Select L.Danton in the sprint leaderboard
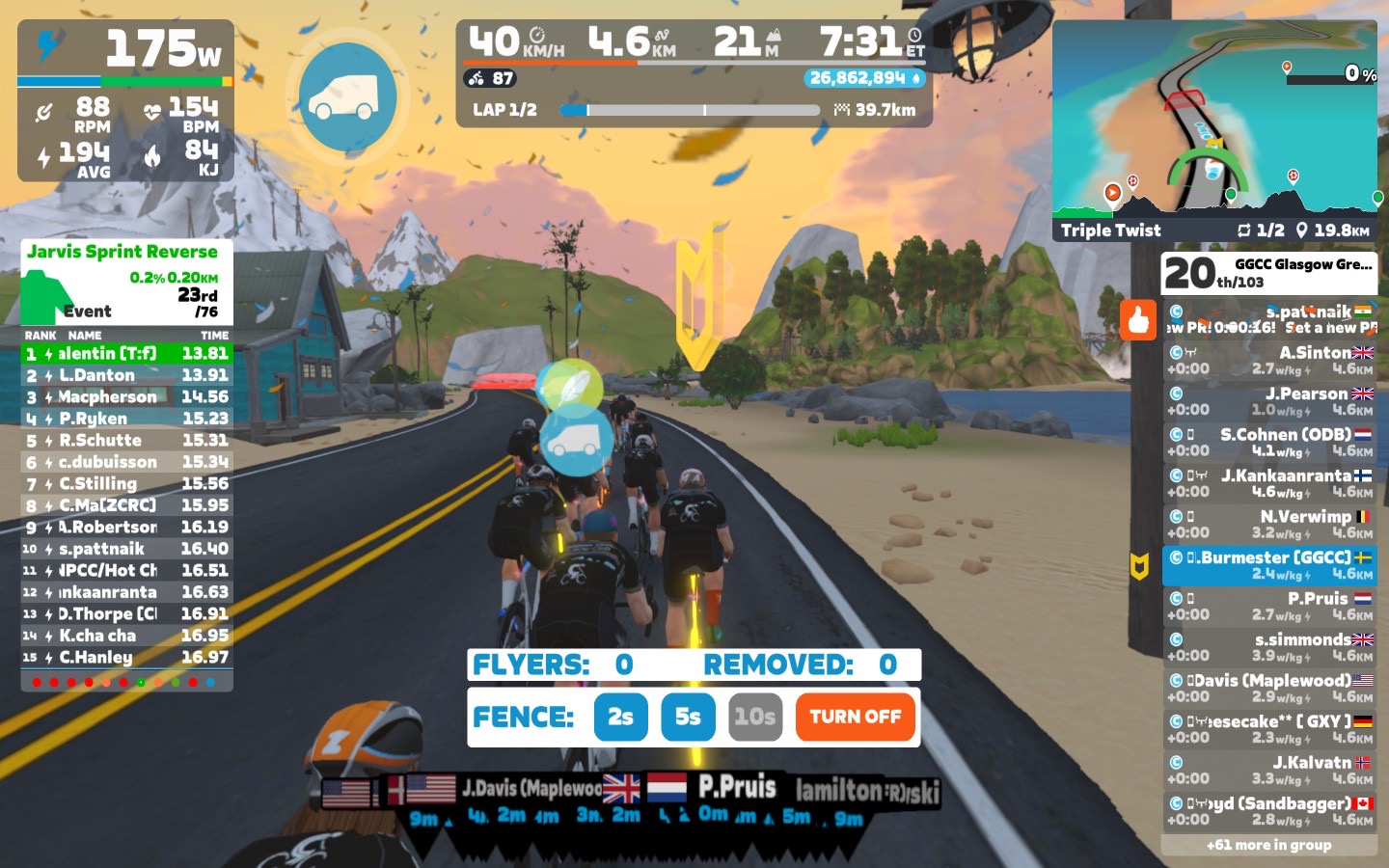Screen dimensions: 1389x868 (x=127, y=375)
